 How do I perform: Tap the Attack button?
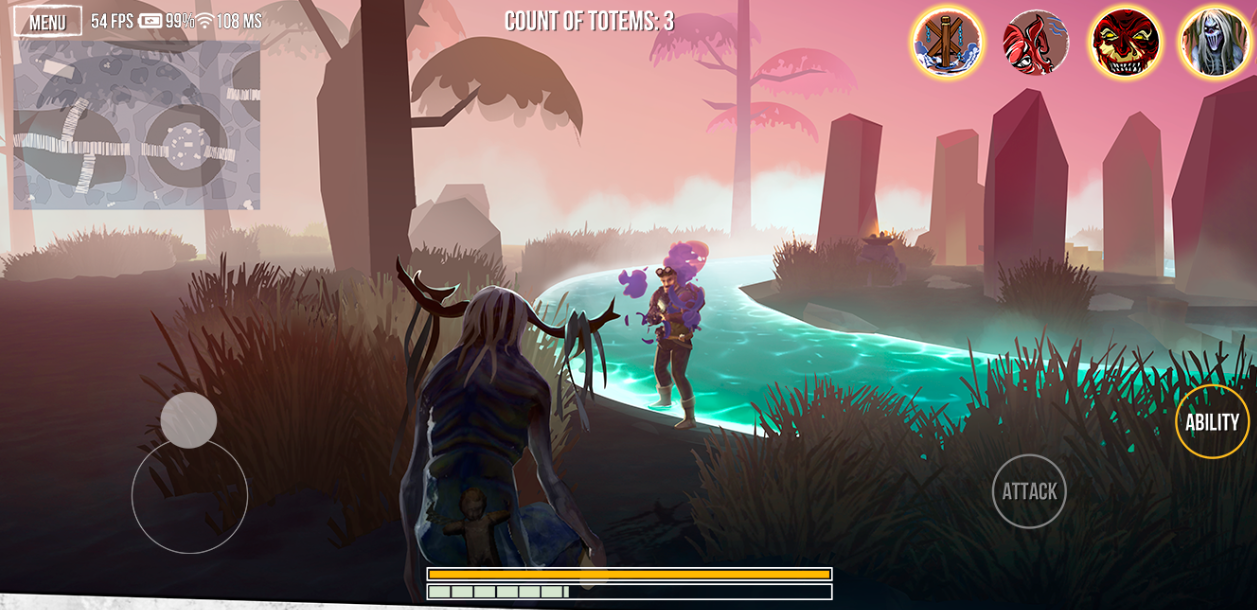(x=1029, y=491)
